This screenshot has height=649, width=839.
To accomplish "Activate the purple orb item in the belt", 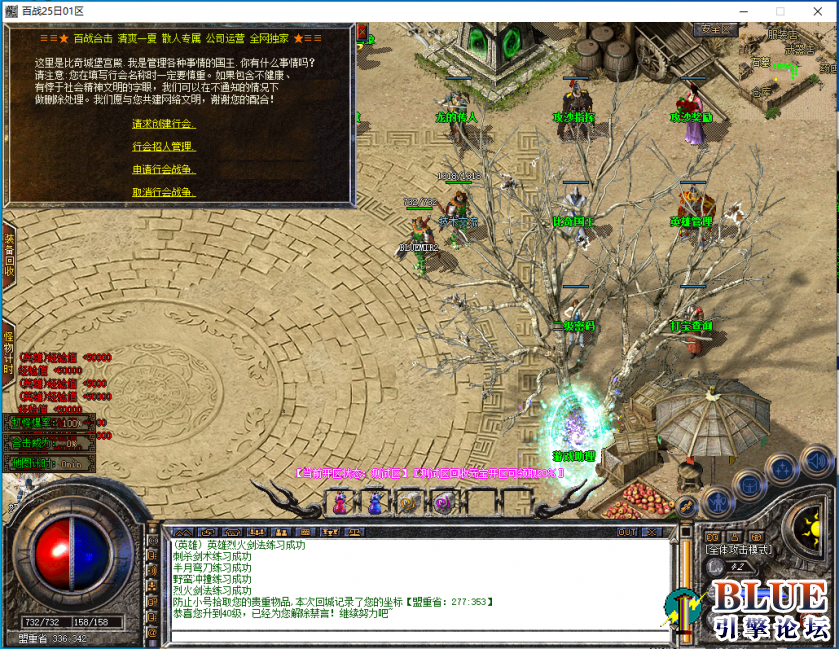I will point(441,504).
